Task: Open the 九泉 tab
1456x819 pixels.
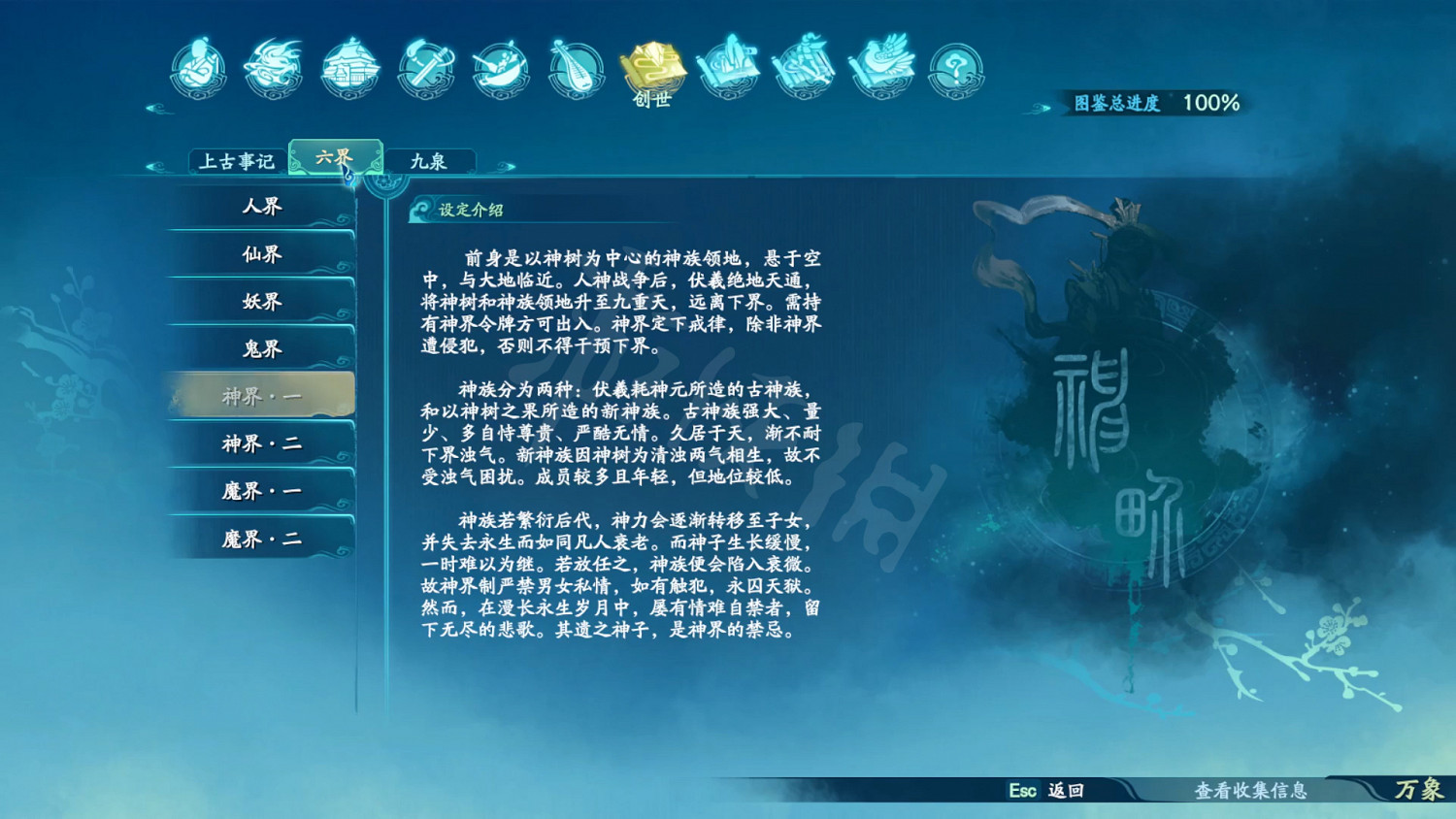Action: point(431,160)
